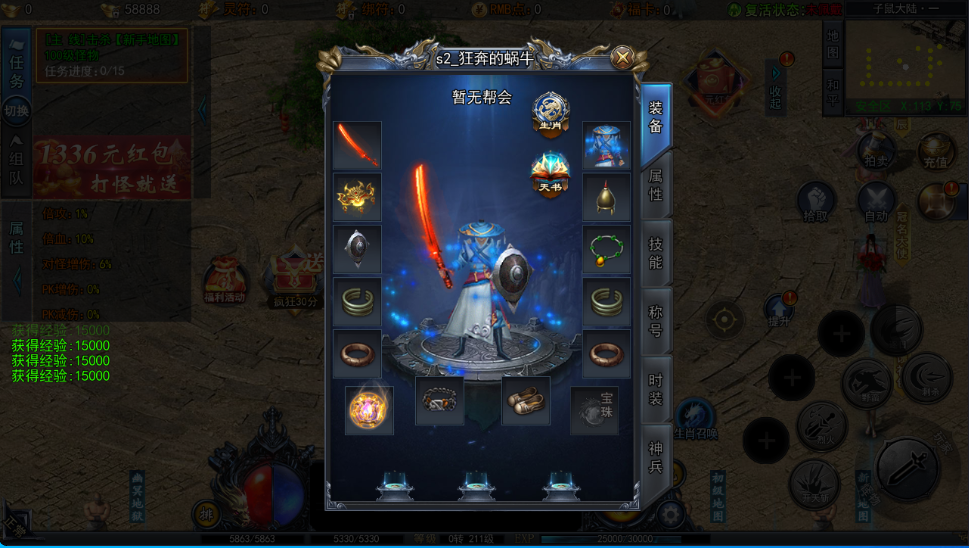Select the glowing orb gem slot
The height and width of the screenshot is (548, 969).
368,410
